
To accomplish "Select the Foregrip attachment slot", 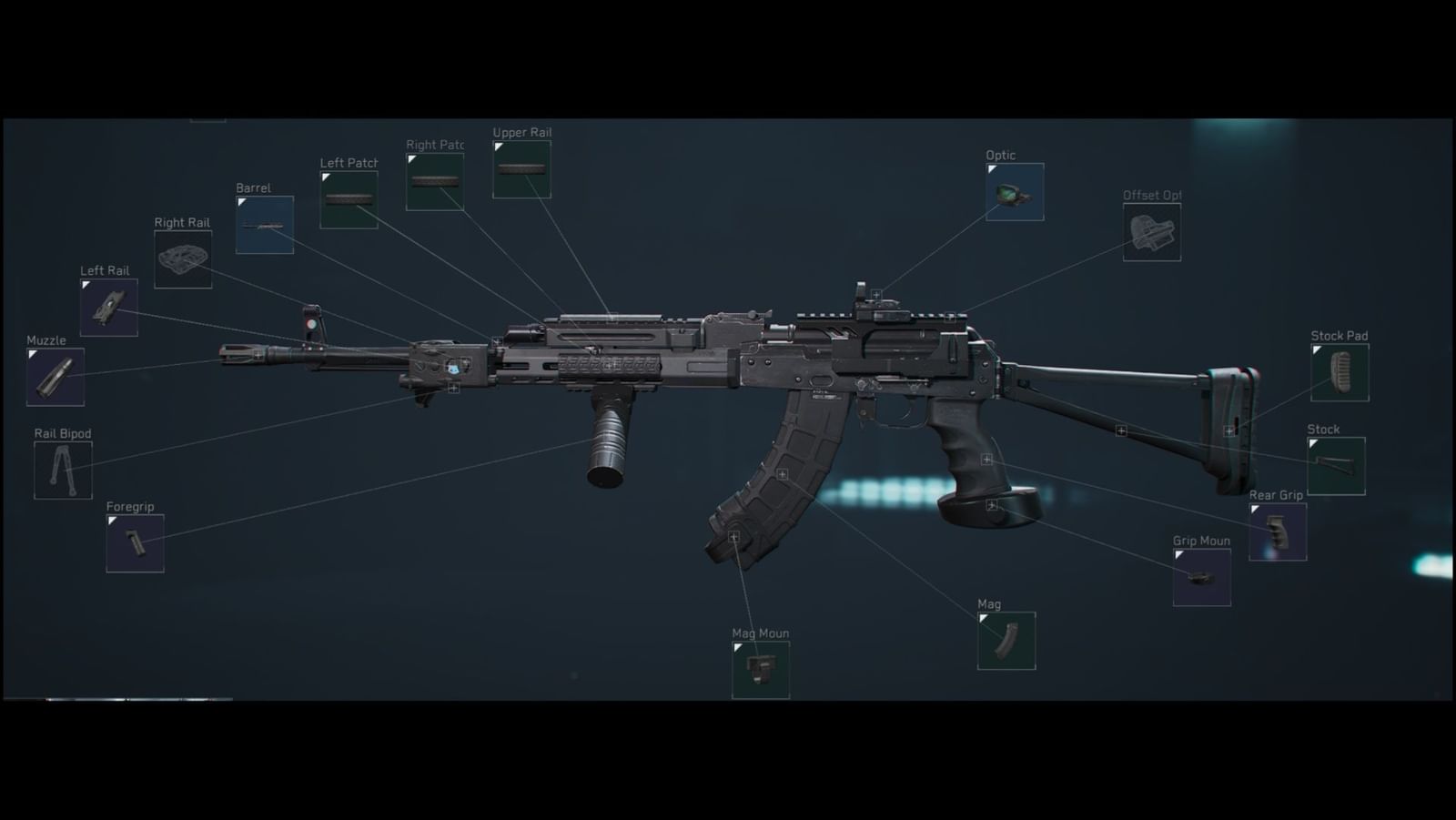I will (x=134, y=543).
